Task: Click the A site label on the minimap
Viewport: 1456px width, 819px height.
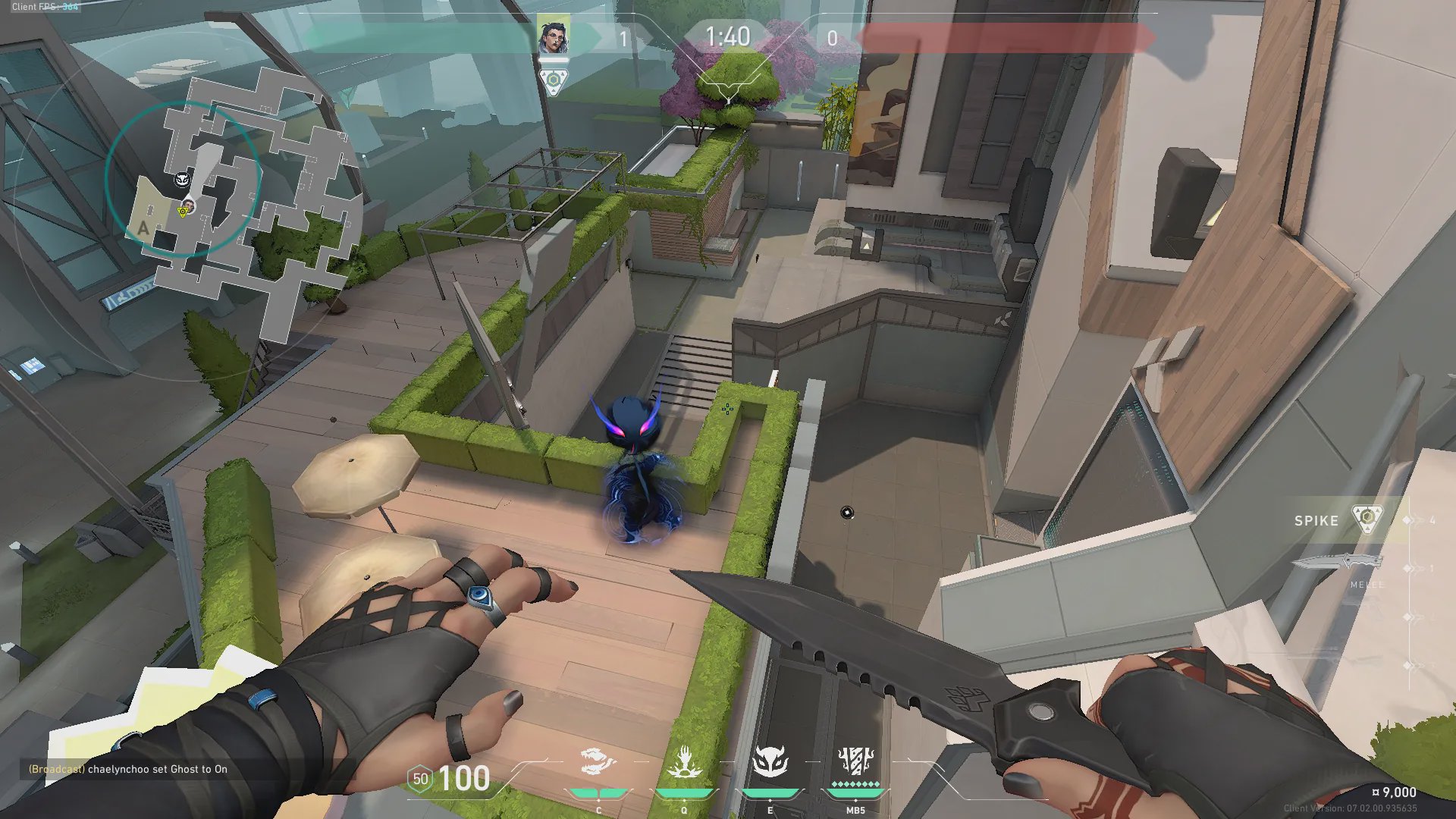Action: tap(143, 228)
